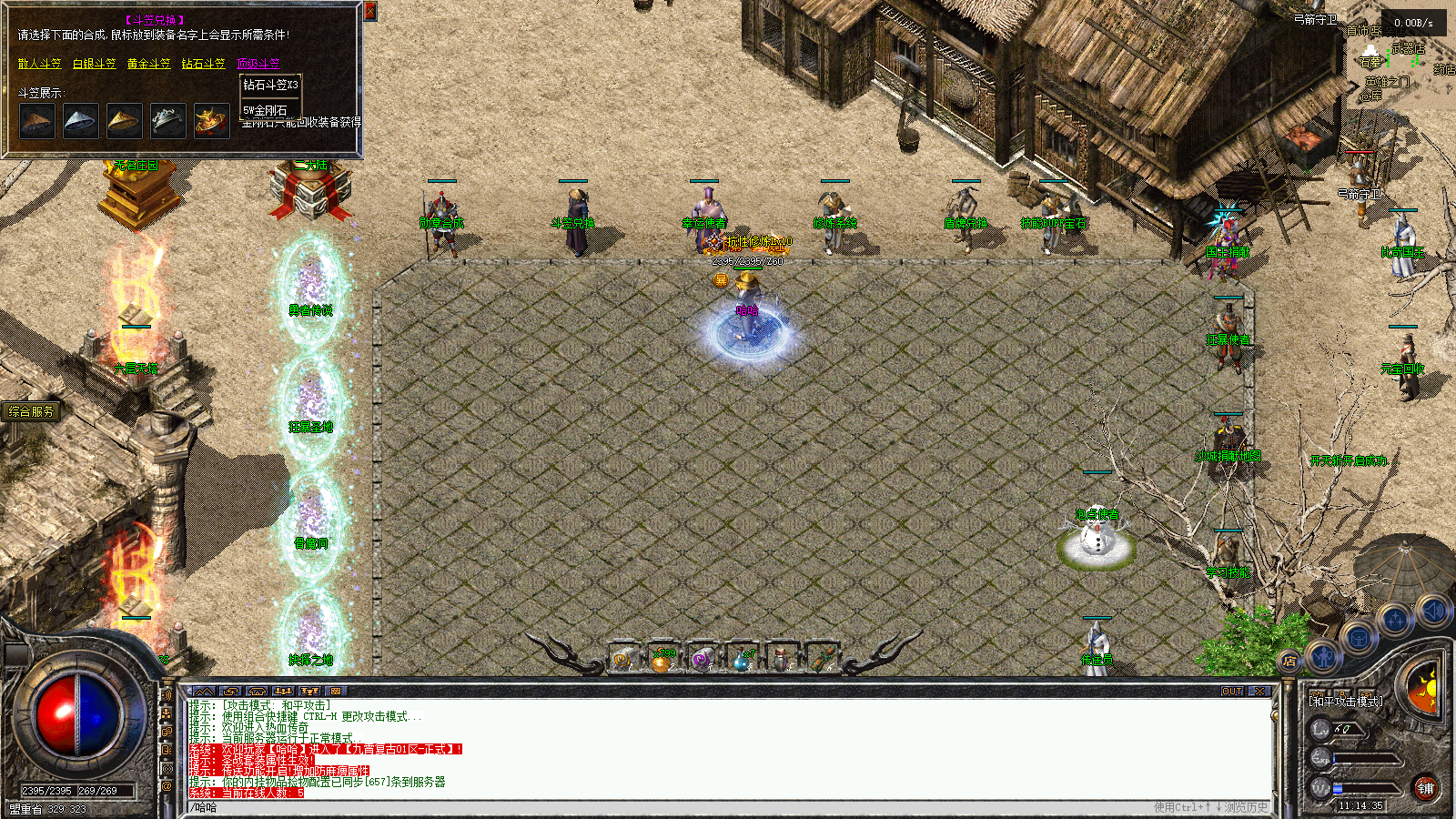Open the 综合服务 side panel
Image resolution: width=1456 pixels, height=819 pixels.
pyautogui.click(x=31, y=411)
